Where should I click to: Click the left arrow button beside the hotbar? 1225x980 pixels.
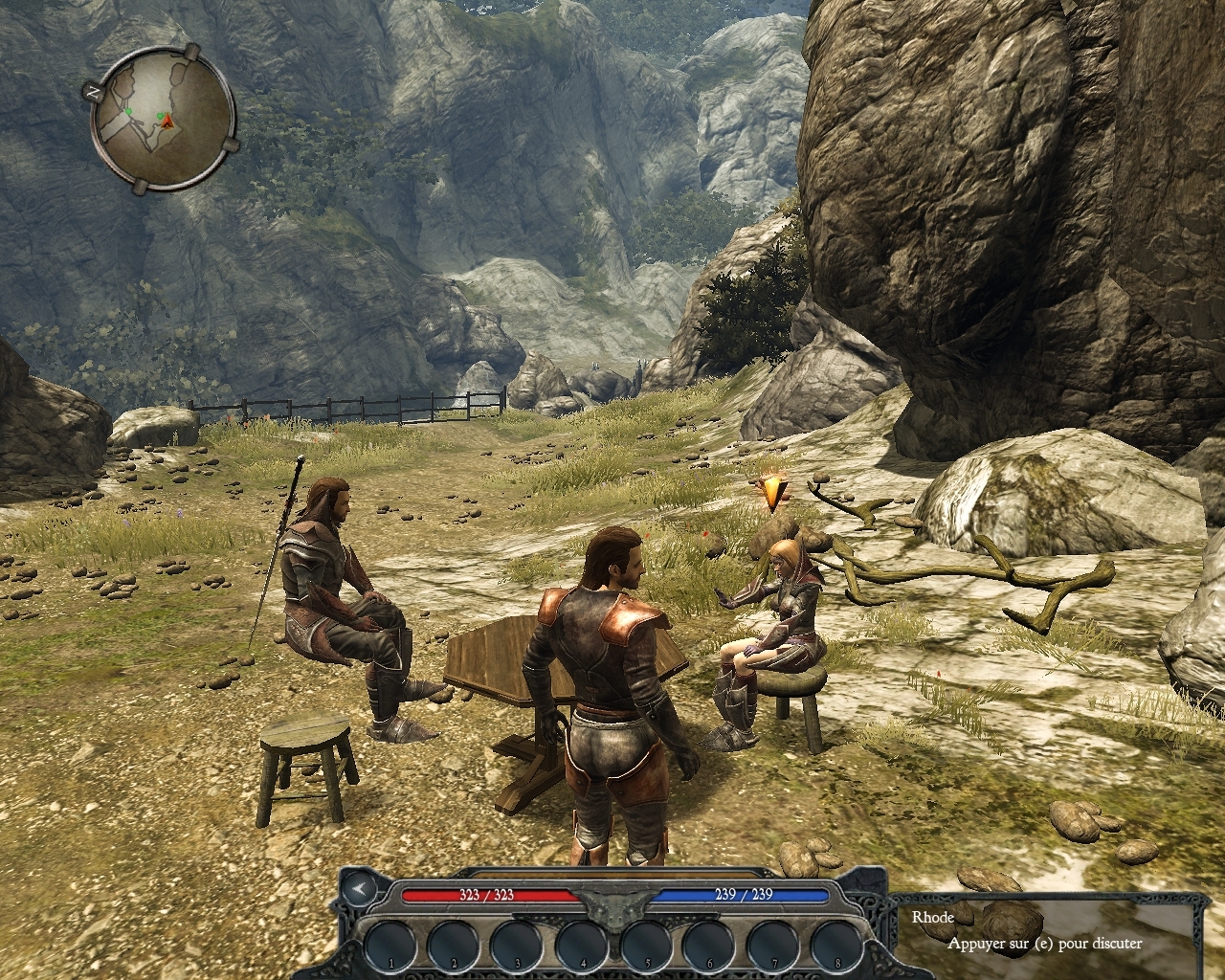[361, 890]
